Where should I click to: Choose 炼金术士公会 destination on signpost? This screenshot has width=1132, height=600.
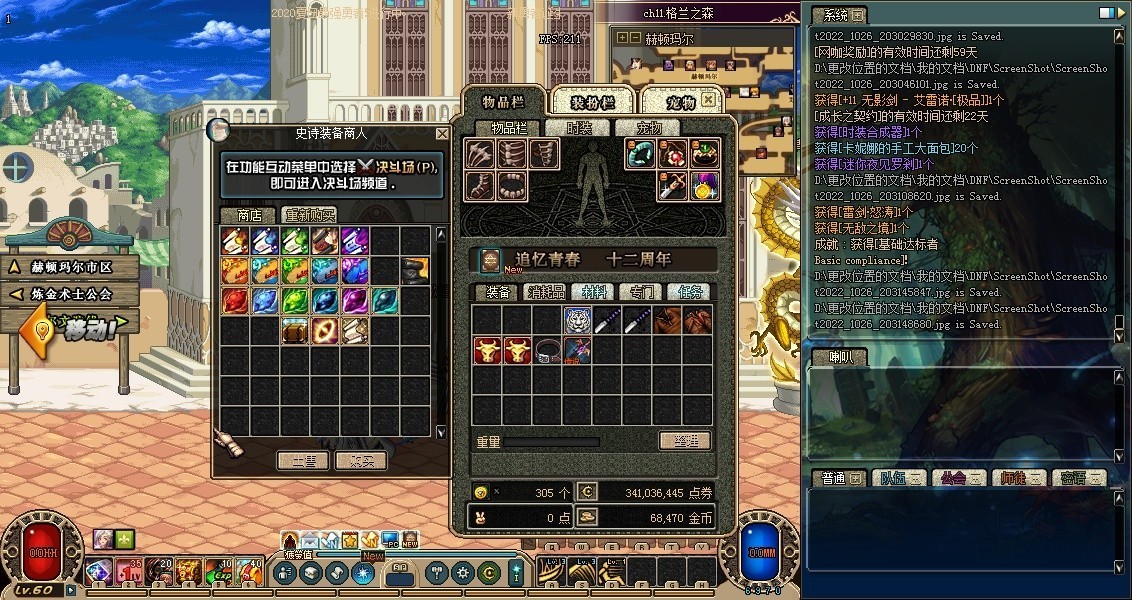[70, 294]
